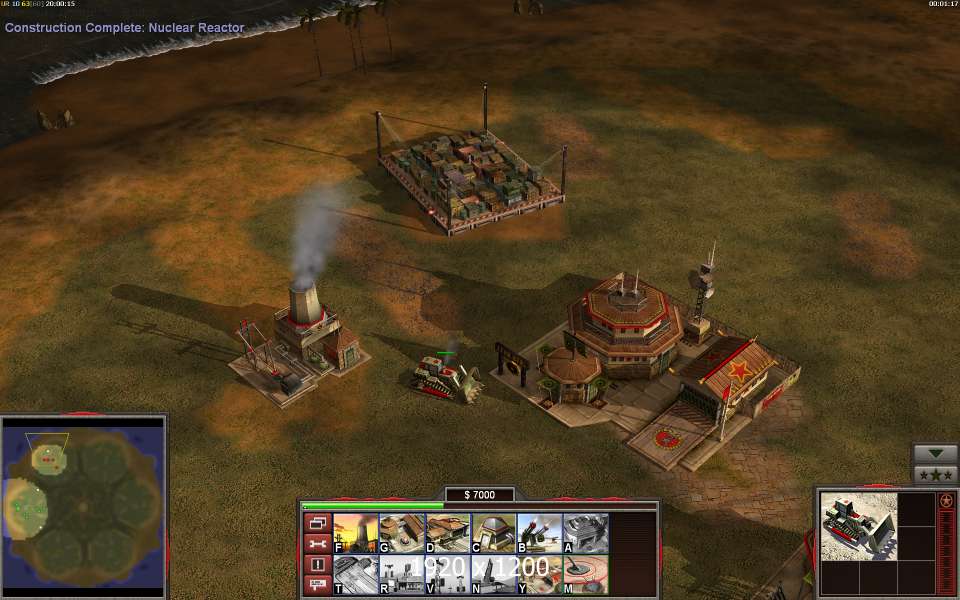Open the three-star General's powers button
Screen dimensions: 960x600
click(x=936, y=475)
